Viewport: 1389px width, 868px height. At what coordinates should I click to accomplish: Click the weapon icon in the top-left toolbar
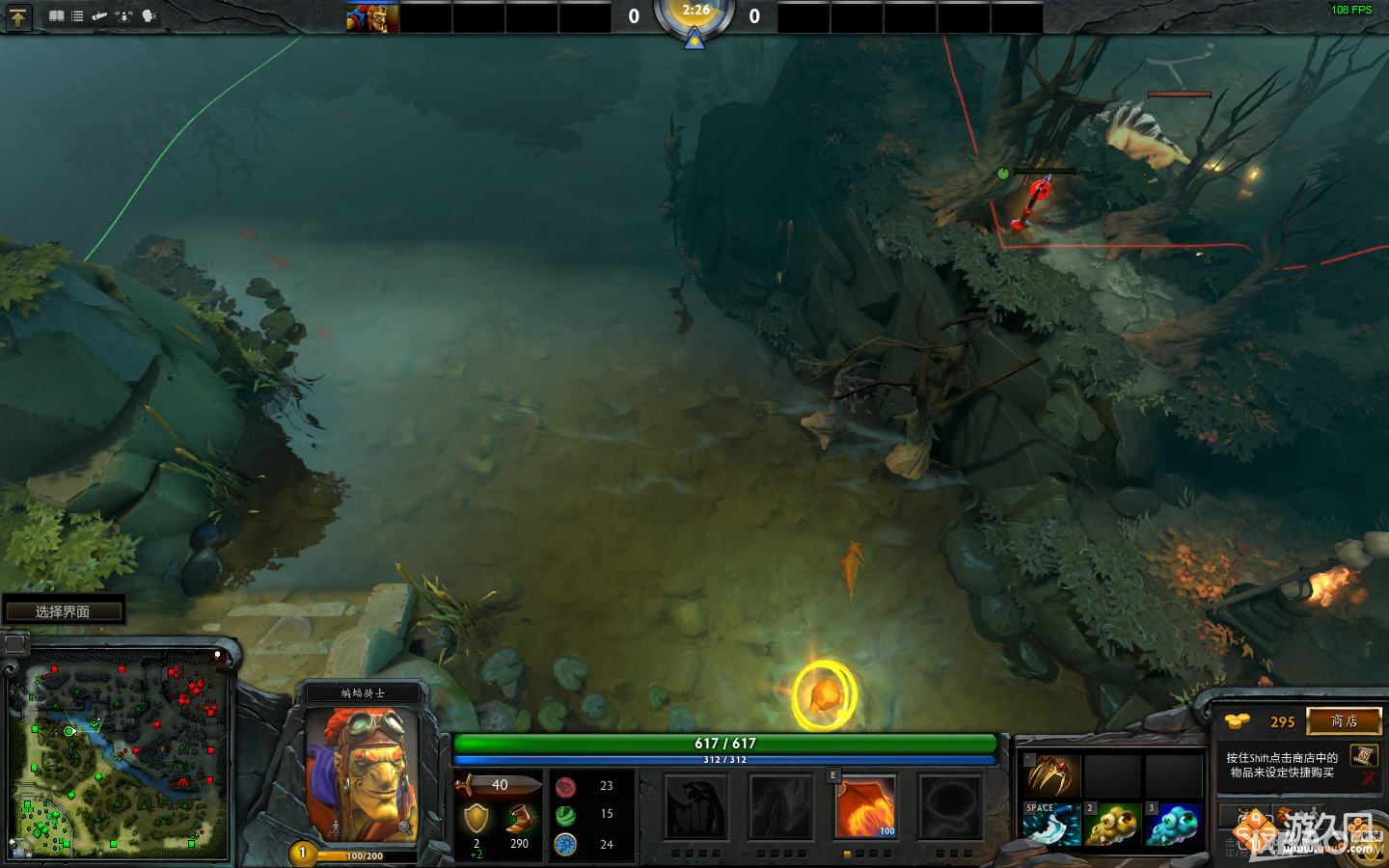pos(100,15)
